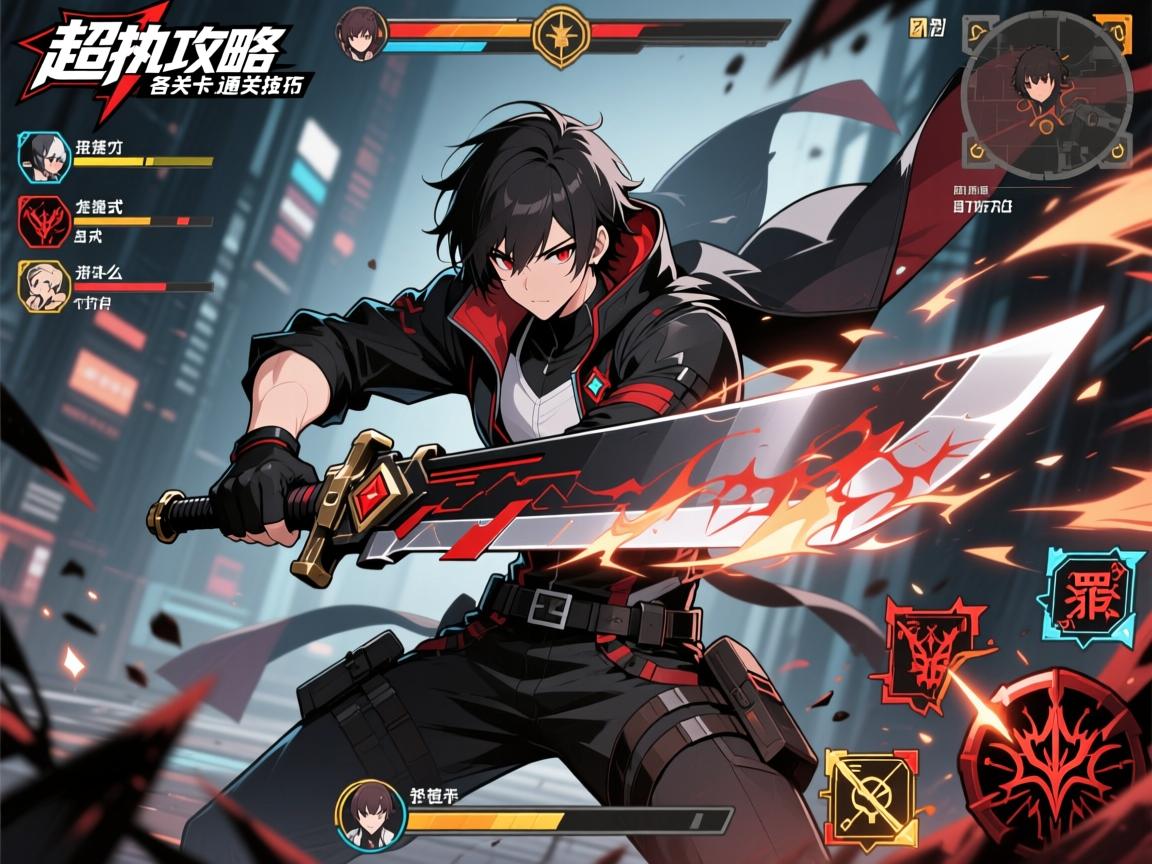Select the bottom character portrait by the energy bar

(369, 814)
